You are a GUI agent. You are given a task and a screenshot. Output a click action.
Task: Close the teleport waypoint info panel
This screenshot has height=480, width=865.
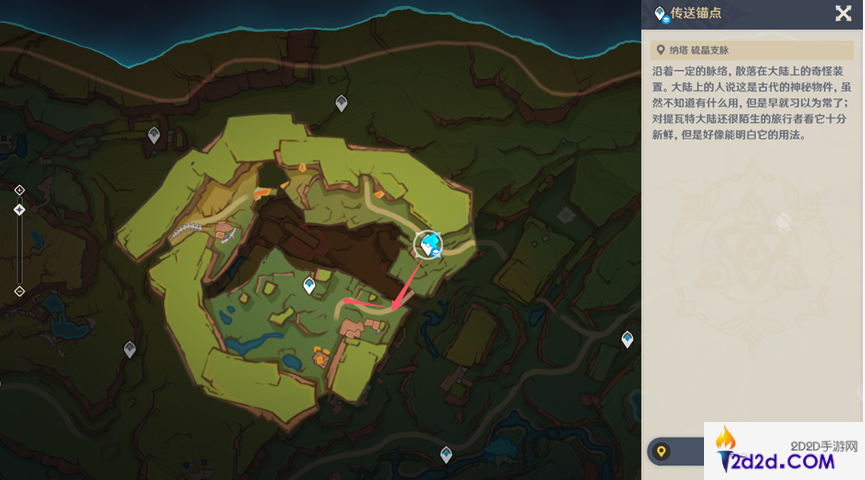pyautogui.click(x=843, y=13)
